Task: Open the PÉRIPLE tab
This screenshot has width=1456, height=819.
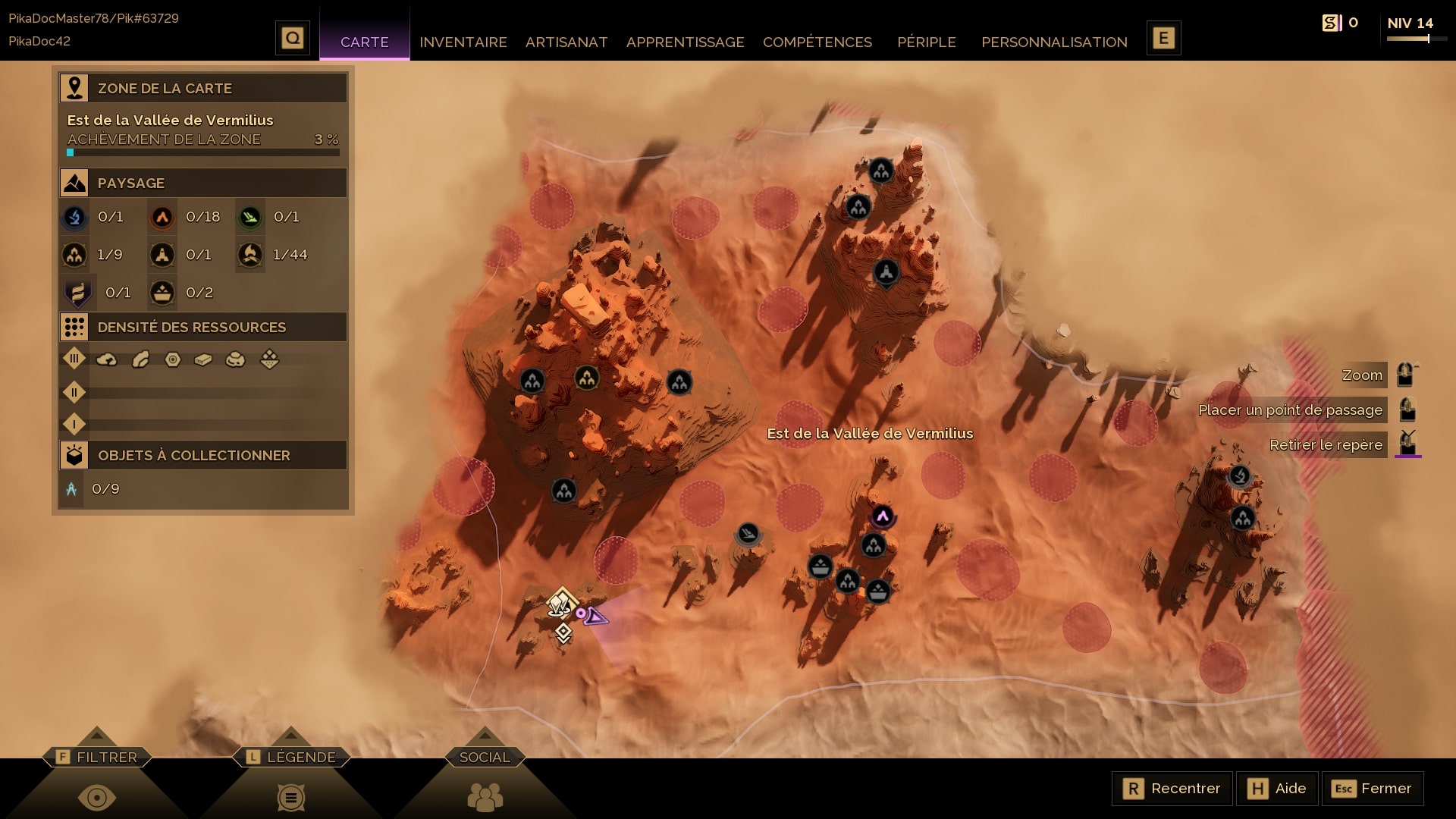Action: tap(926, 42)
